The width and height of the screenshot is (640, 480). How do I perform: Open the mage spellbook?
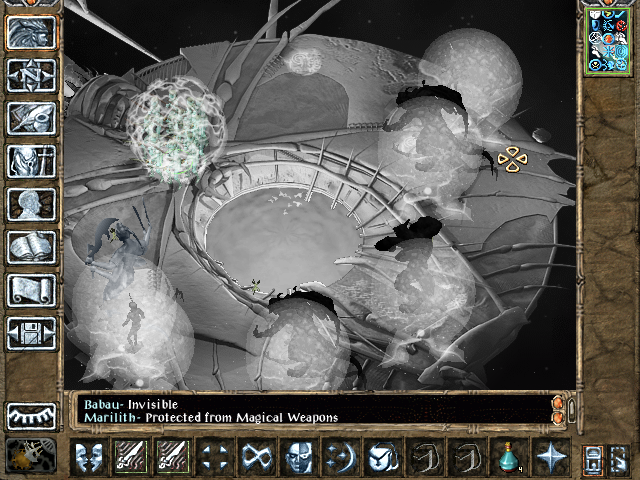31,247
